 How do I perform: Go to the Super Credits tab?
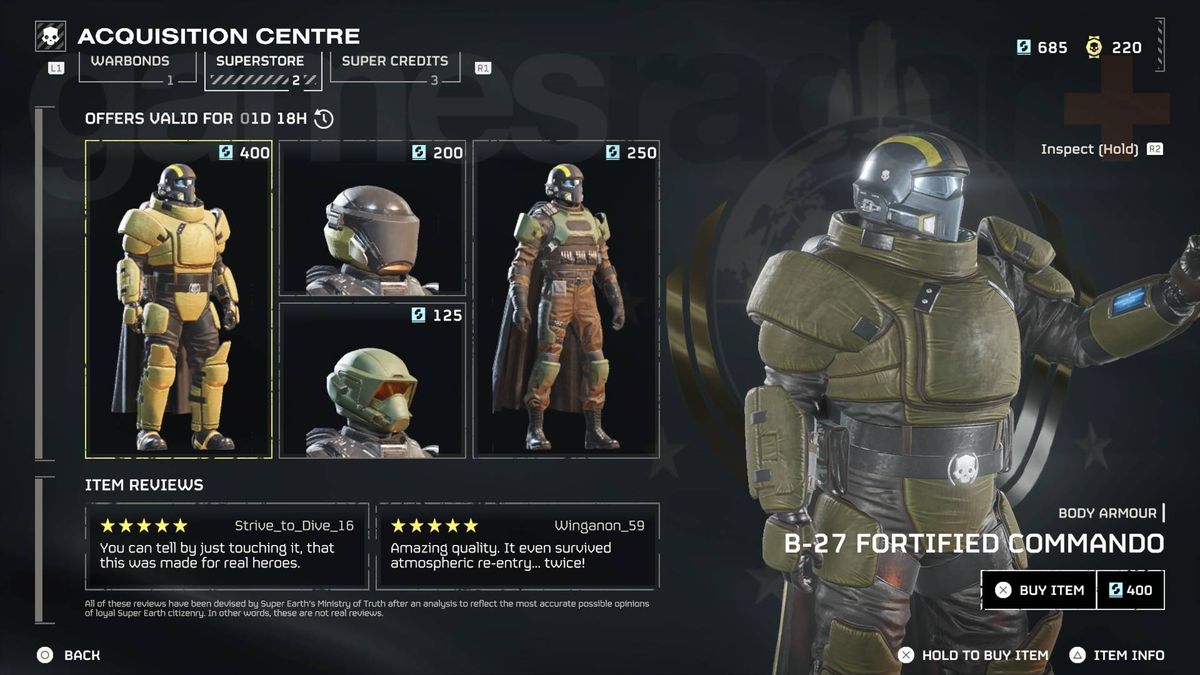pyautogui.click(x=395, y=67)
